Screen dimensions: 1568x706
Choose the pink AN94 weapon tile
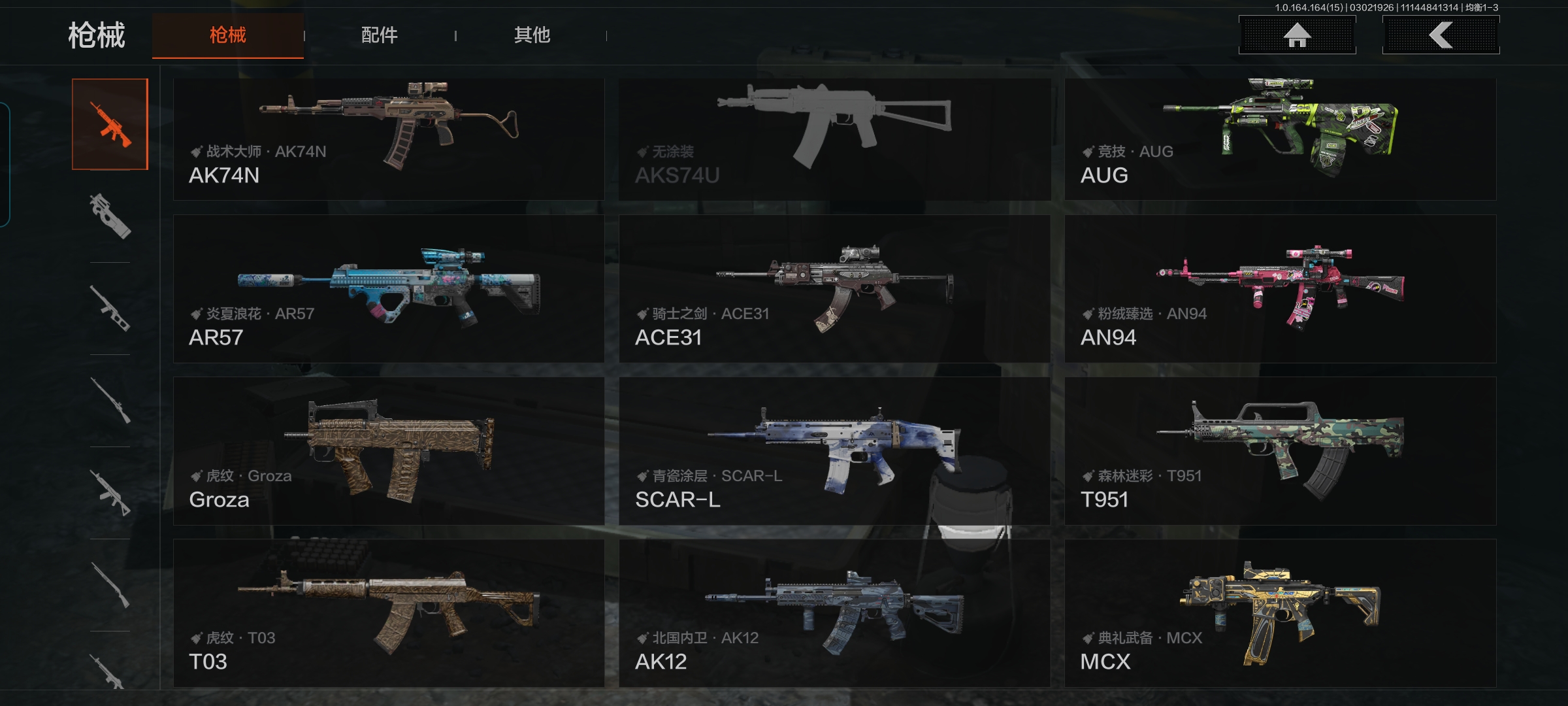[x=1280, y=288]
